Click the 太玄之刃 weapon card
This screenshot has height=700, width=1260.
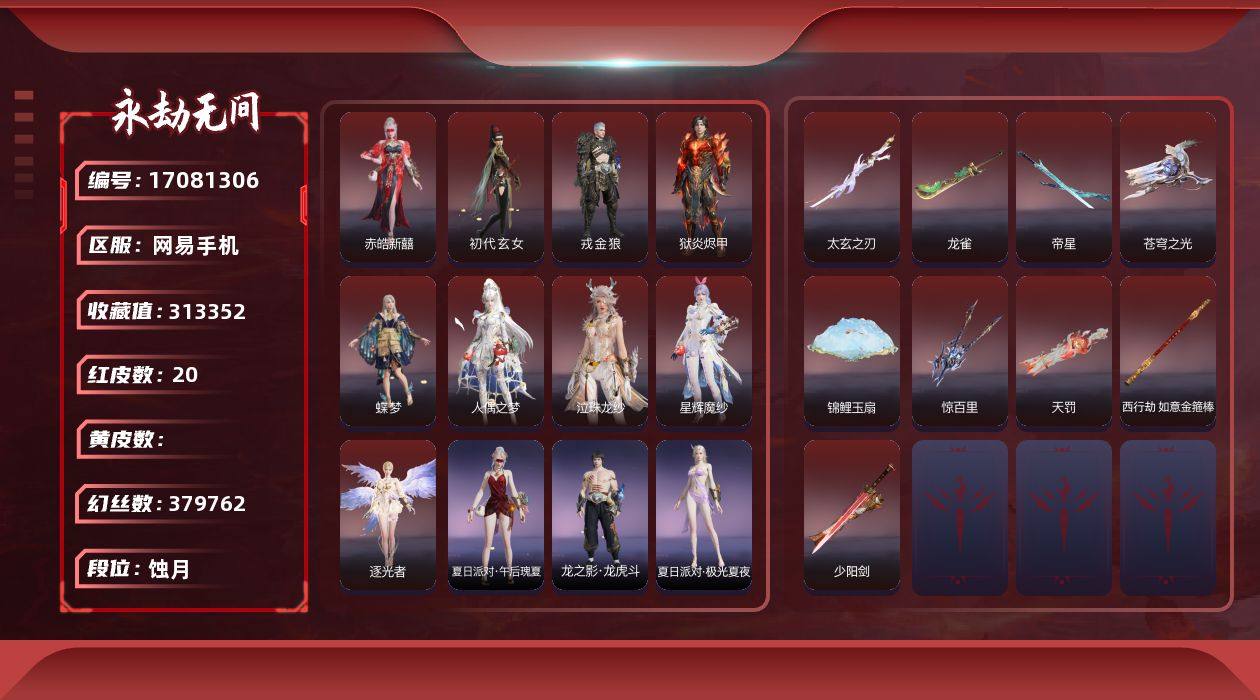coord(852,187)
